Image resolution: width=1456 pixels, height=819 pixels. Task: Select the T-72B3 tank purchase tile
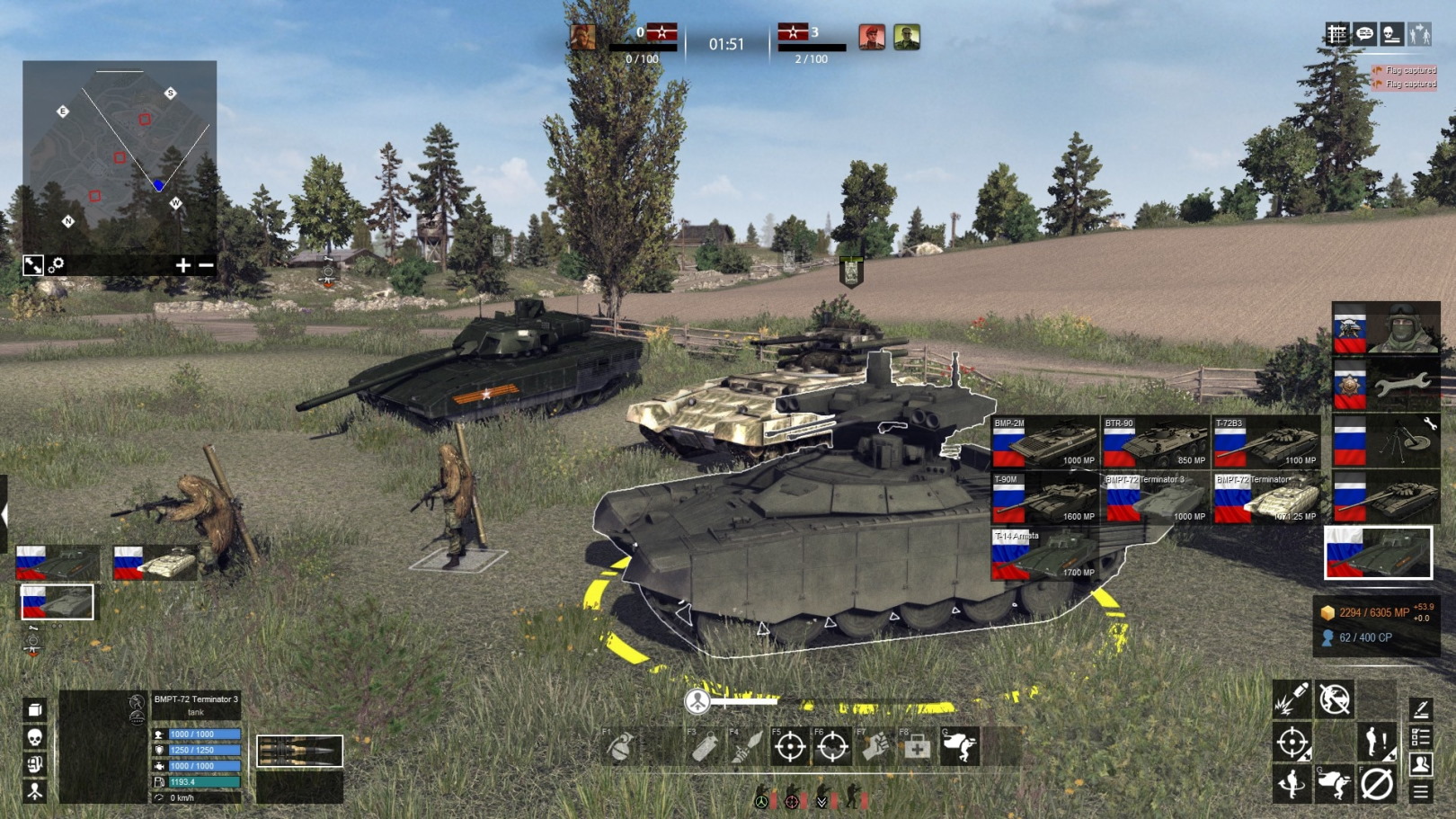1265,442
